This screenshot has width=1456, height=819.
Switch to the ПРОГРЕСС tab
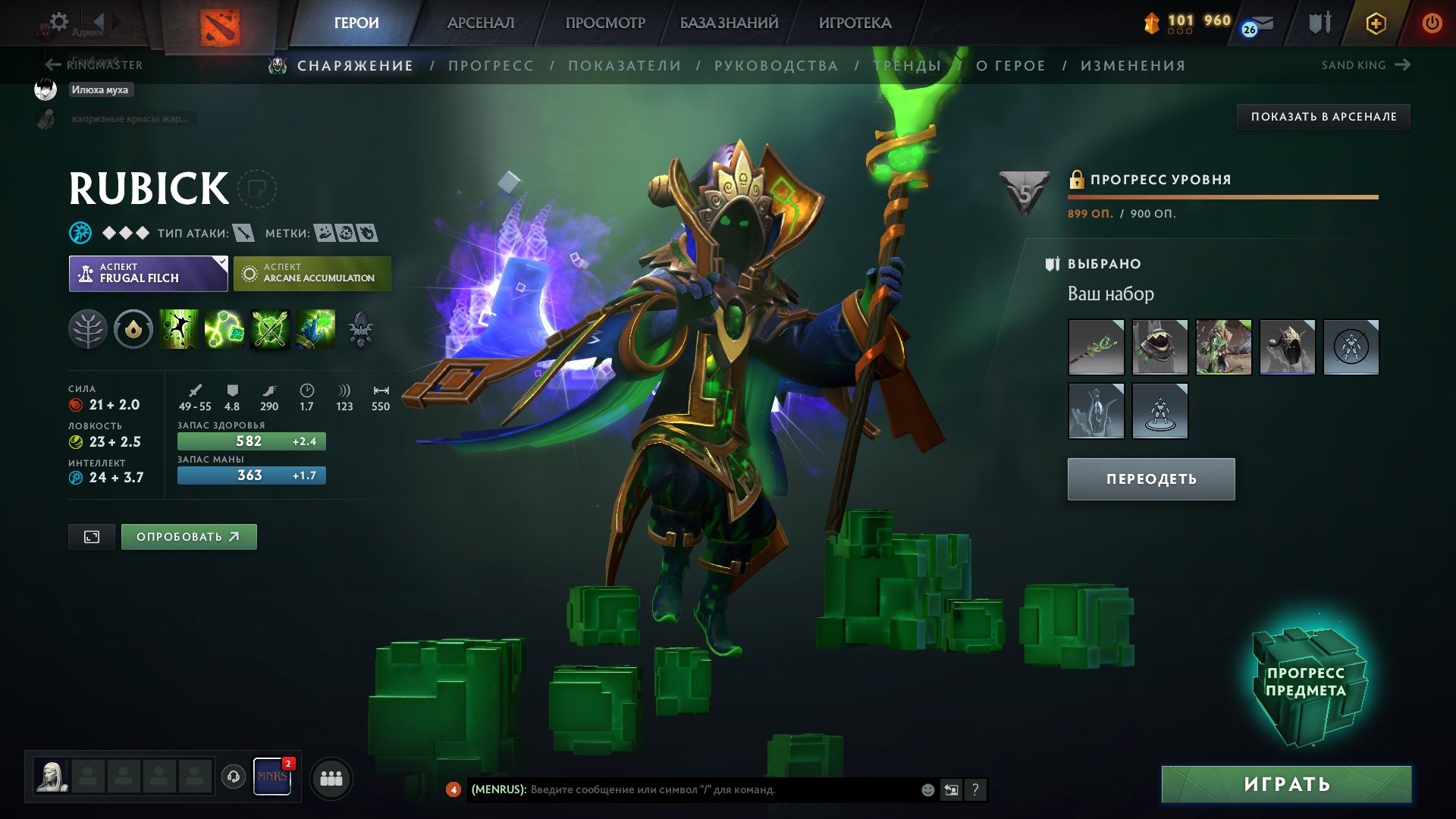coord(490,65)
